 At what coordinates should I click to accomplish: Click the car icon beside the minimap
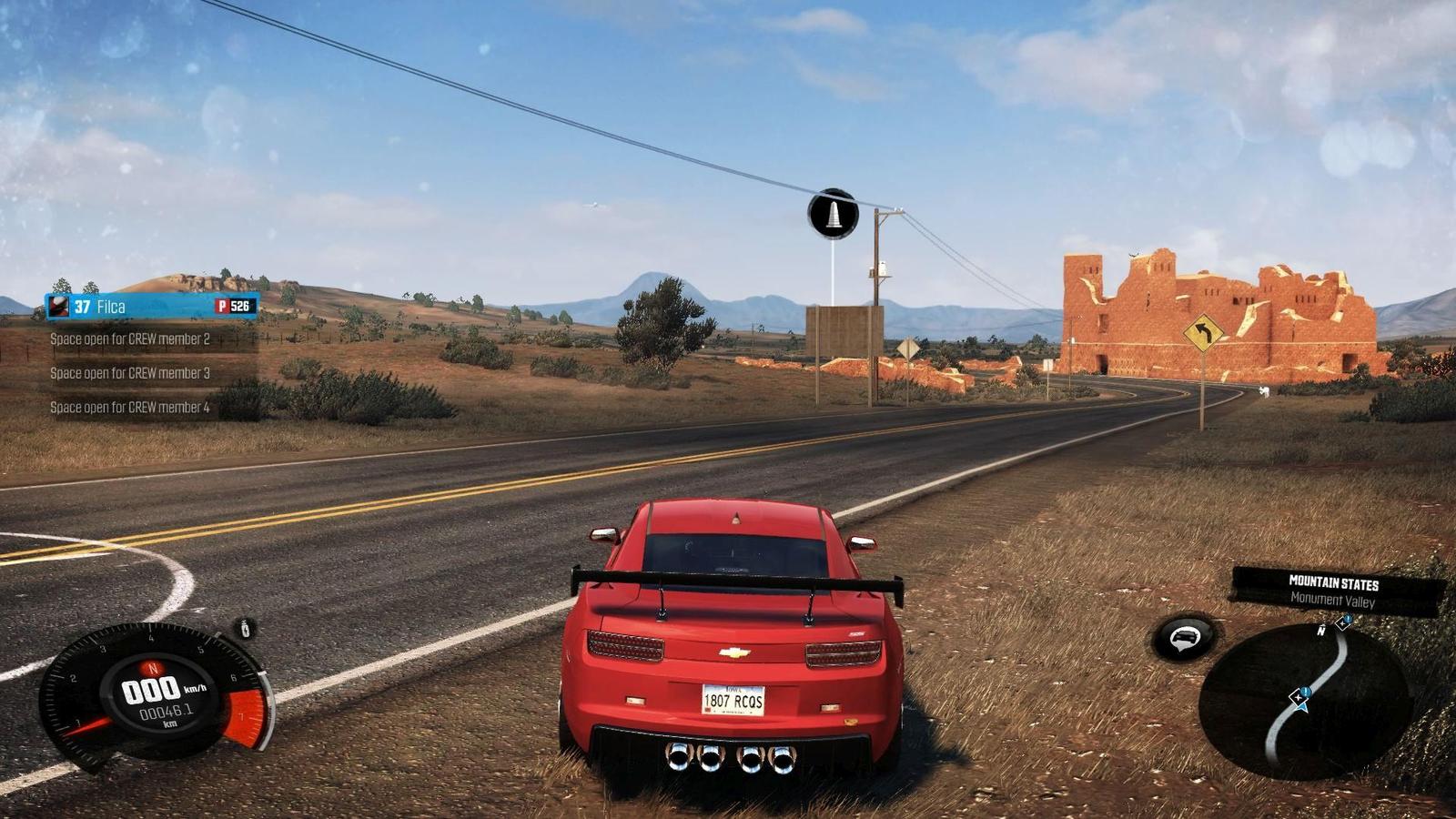[x=1184, y=638]
